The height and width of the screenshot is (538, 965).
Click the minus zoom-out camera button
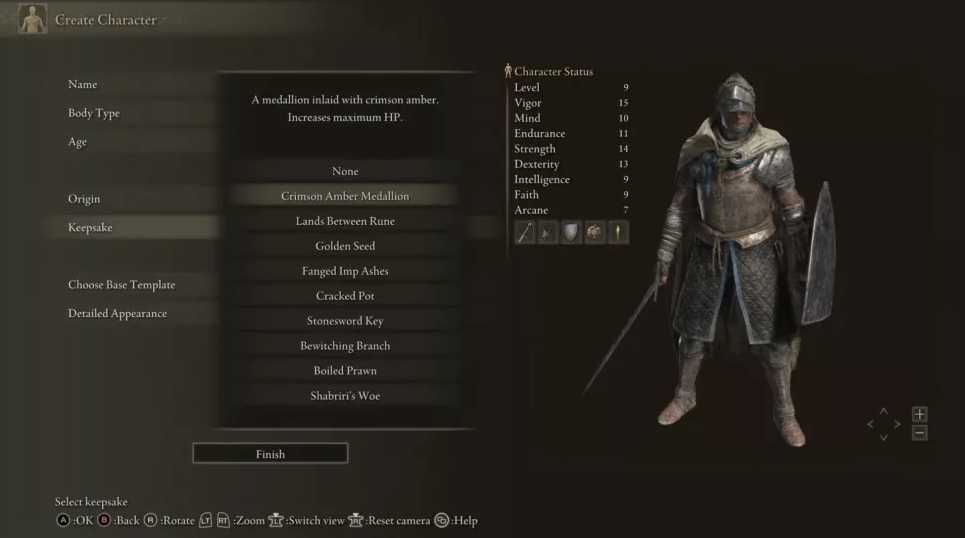click(920, 433)
